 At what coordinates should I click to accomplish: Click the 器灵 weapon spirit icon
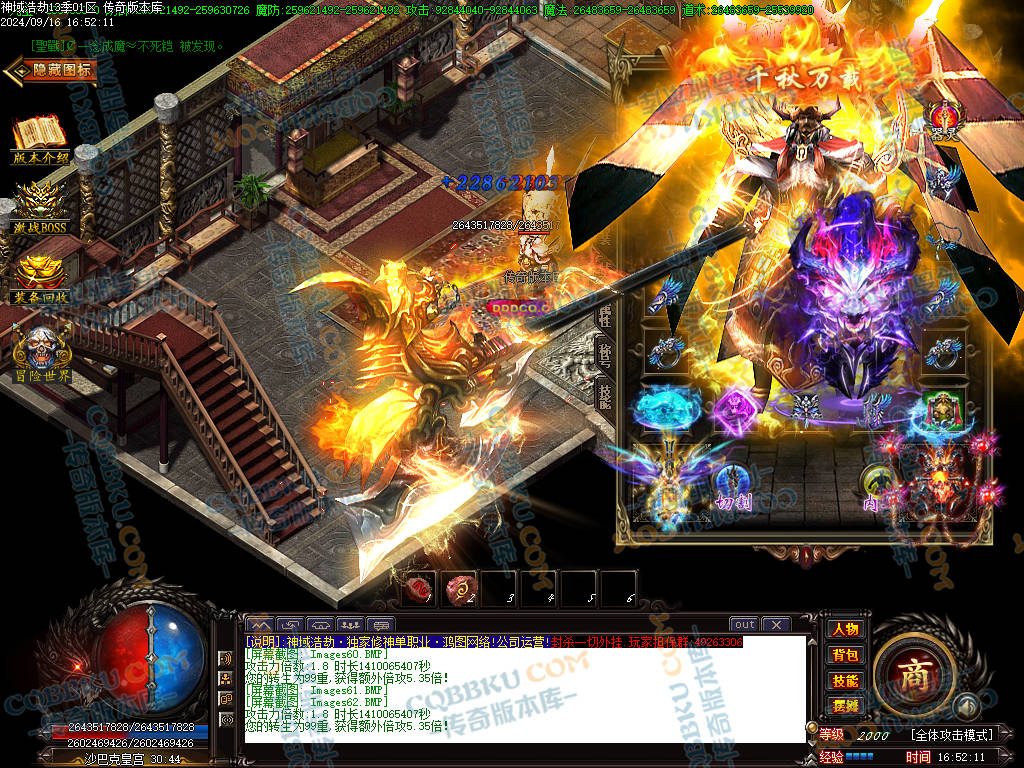coord(944,119)
